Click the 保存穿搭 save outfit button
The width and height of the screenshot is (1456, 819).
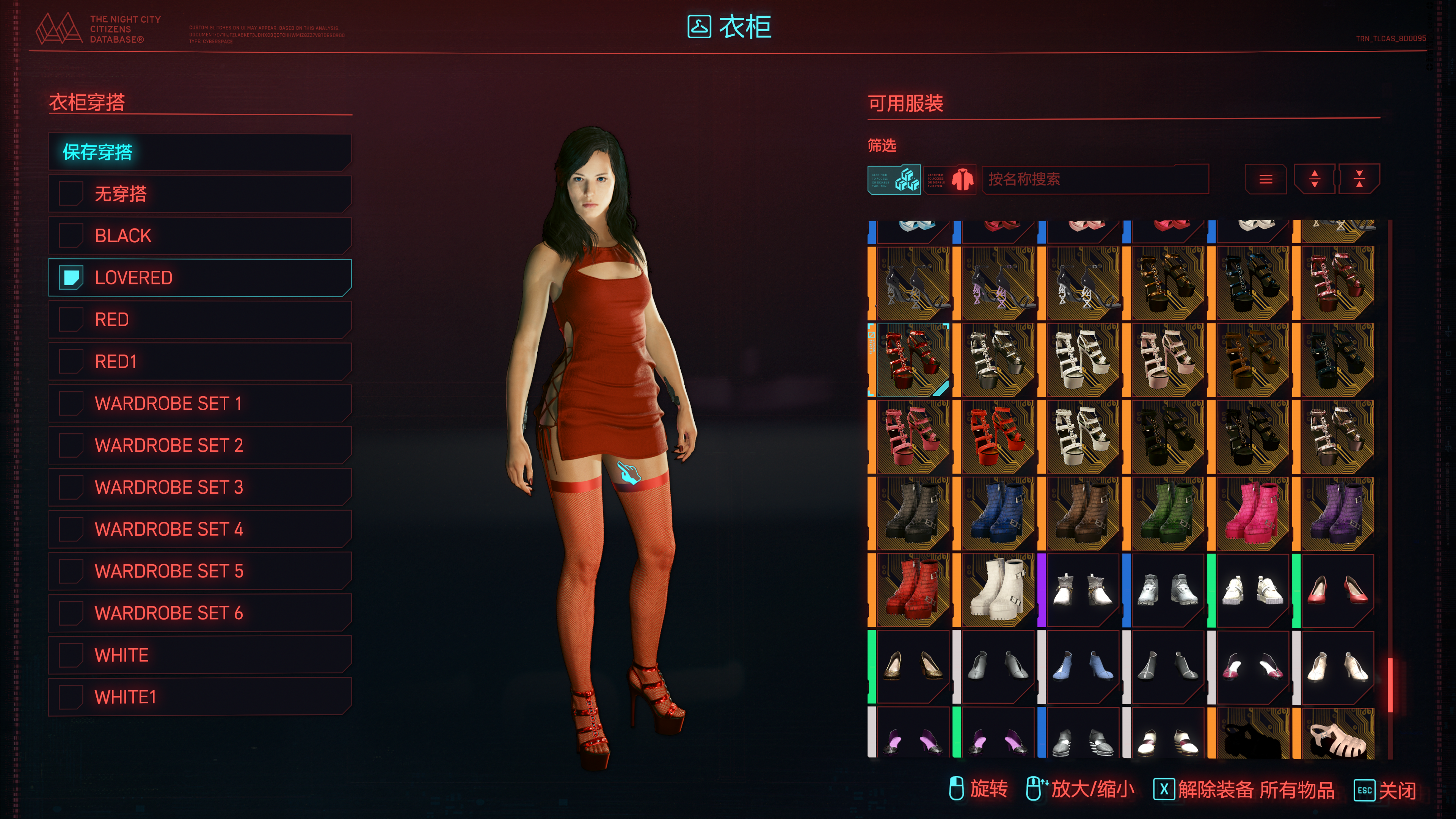click(199, 152)
